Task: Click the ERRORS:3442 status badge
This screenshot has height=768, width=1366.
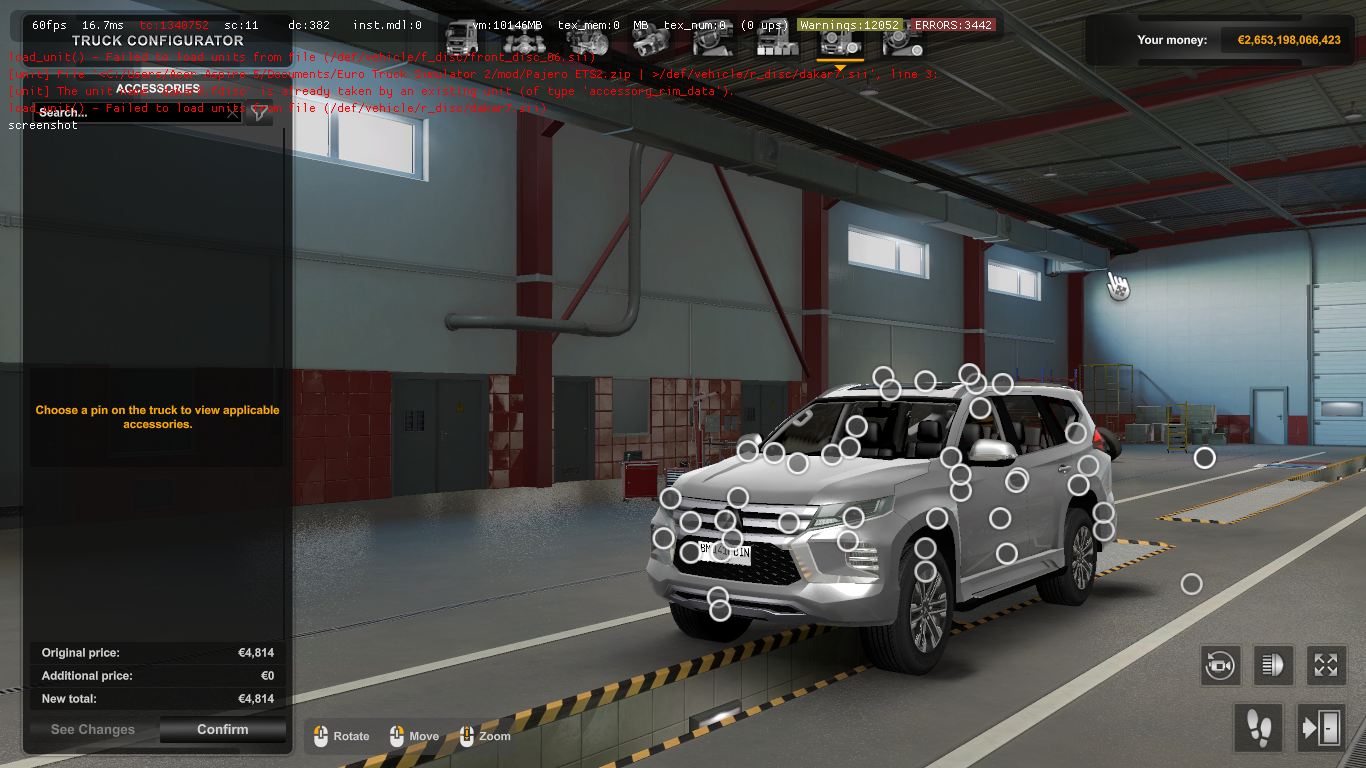Action: click(x=956, y=25)
